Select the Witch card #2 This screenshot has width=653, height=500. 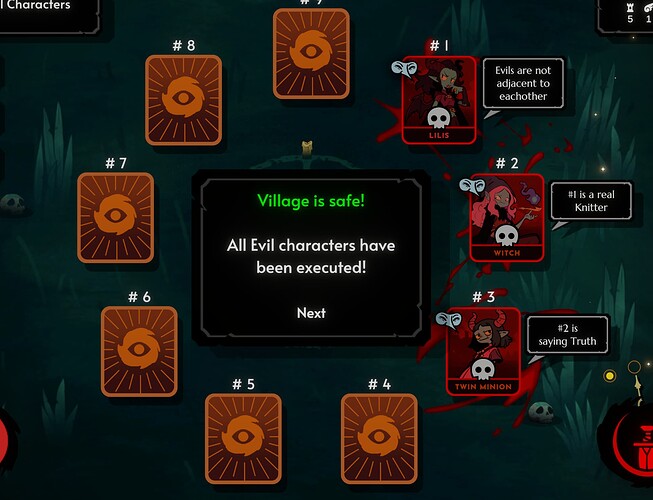[507, 217]
